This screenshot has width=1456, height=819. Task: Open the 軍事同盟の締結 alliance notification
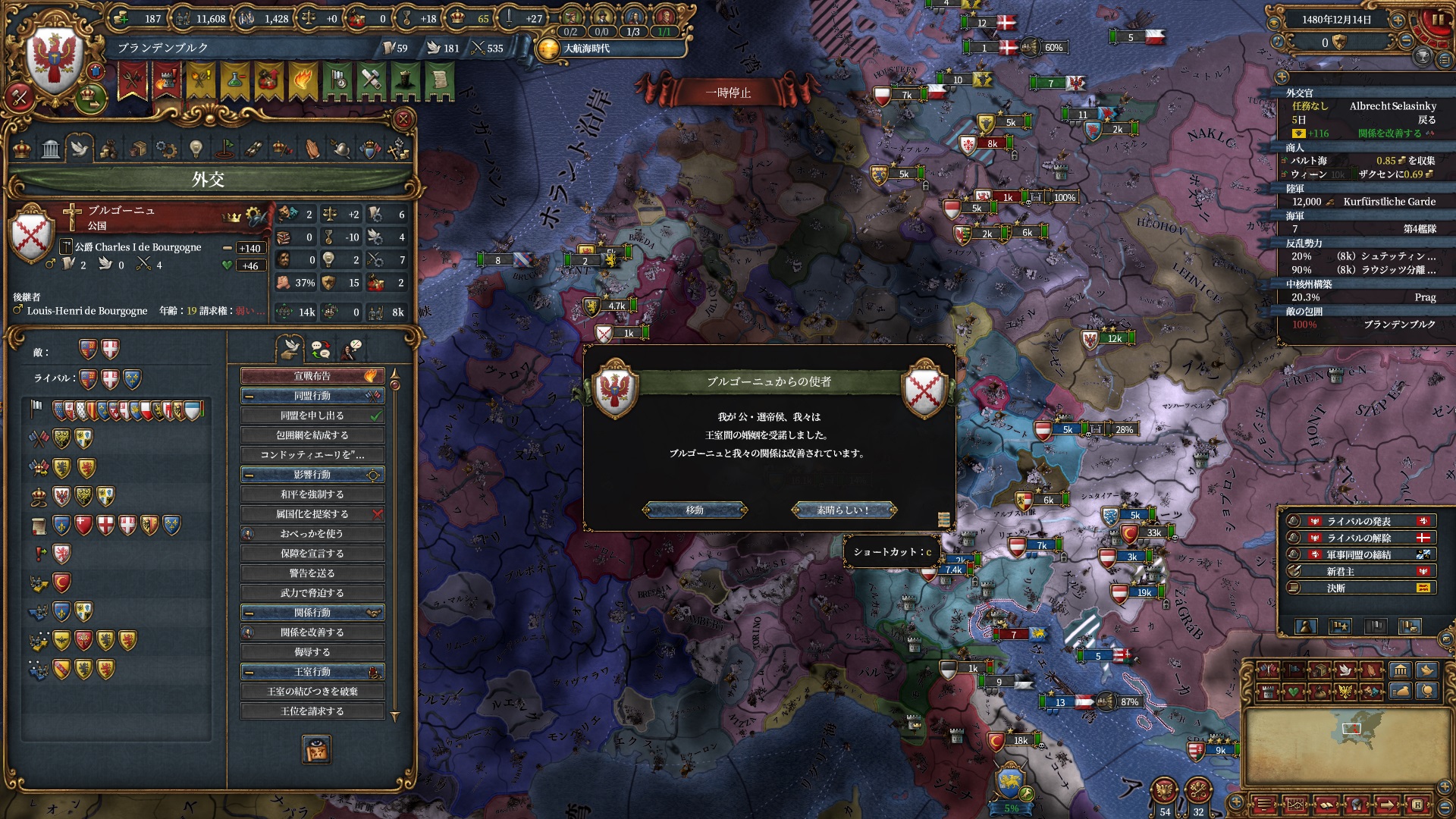click(1358, 554)
